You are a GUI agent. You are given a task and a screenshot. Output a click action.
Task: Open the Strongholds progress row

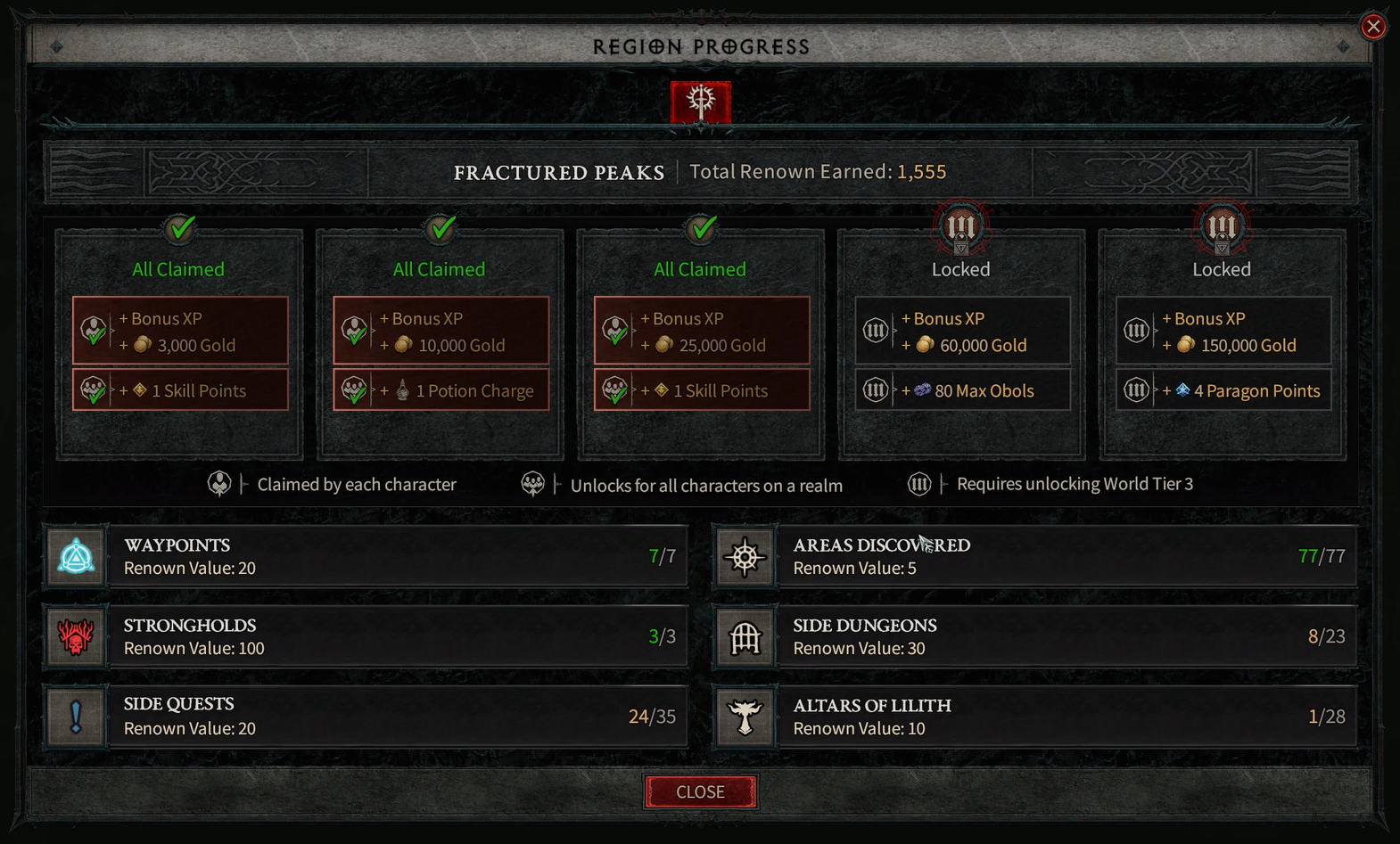[x=366, y=636]
